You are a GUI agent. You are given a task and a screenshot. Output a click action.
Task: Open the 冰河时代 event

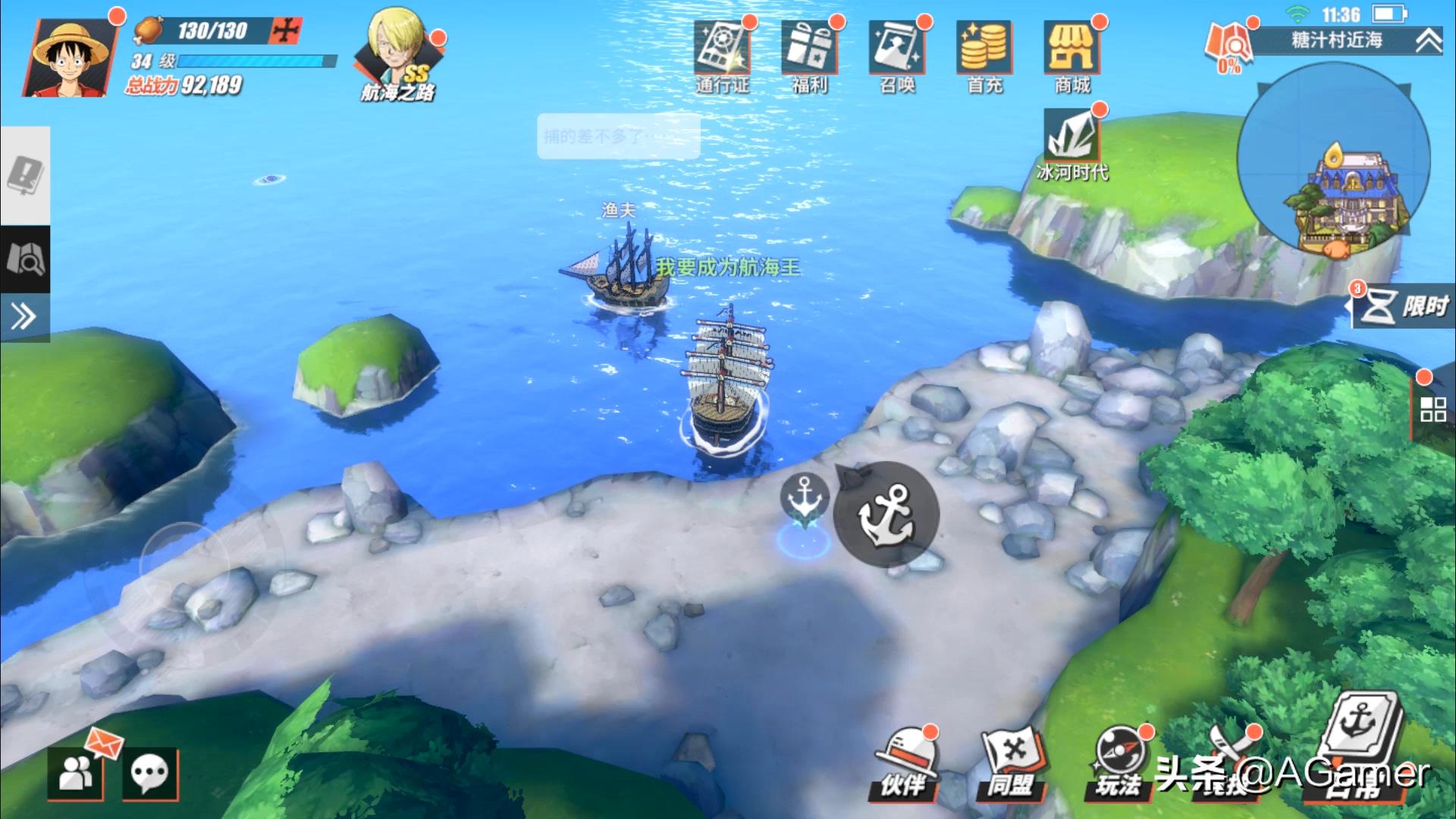point(1072,146)
